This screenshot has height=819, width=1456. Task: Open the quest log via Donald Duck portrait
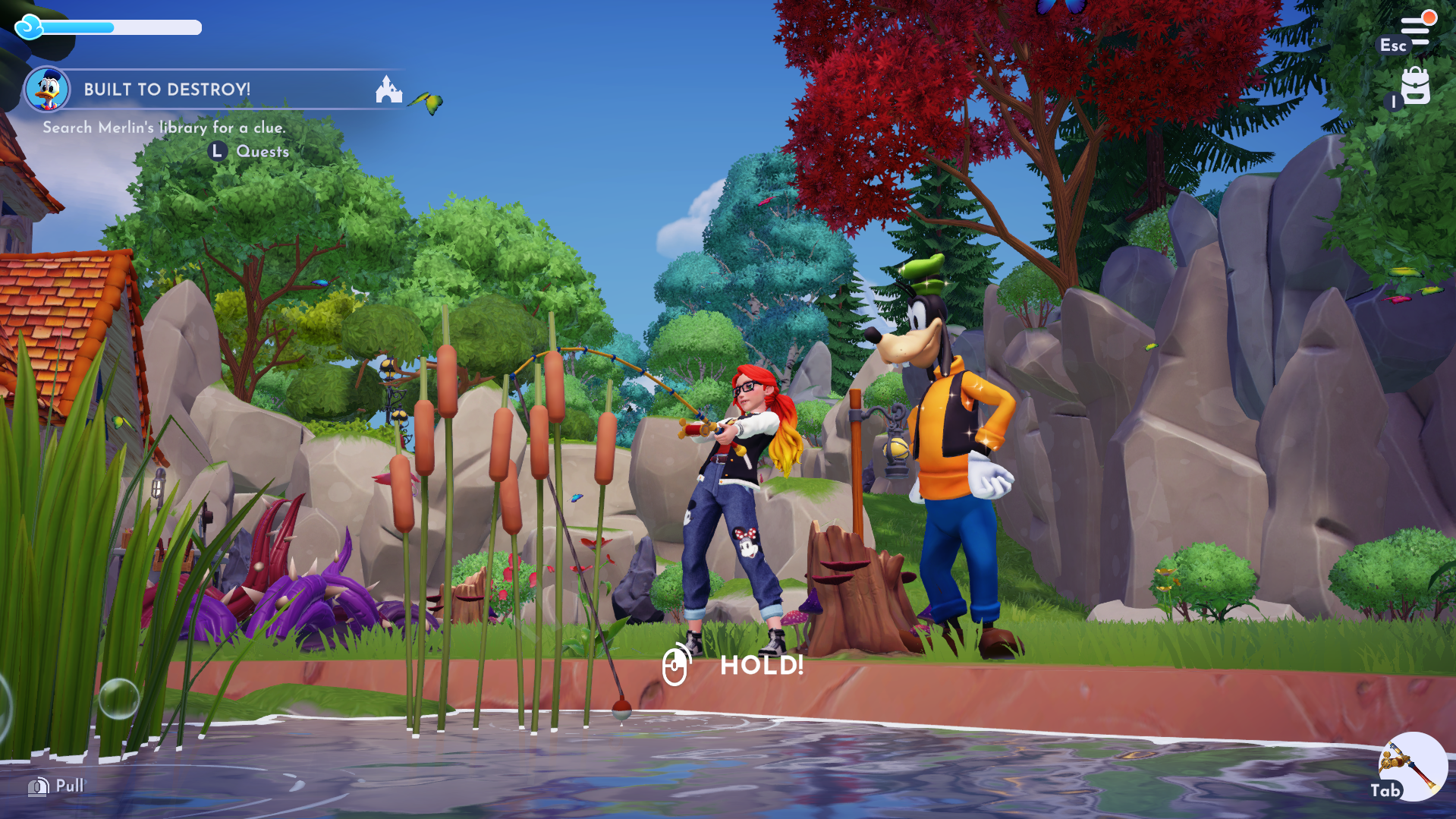(x=47, y=89)
